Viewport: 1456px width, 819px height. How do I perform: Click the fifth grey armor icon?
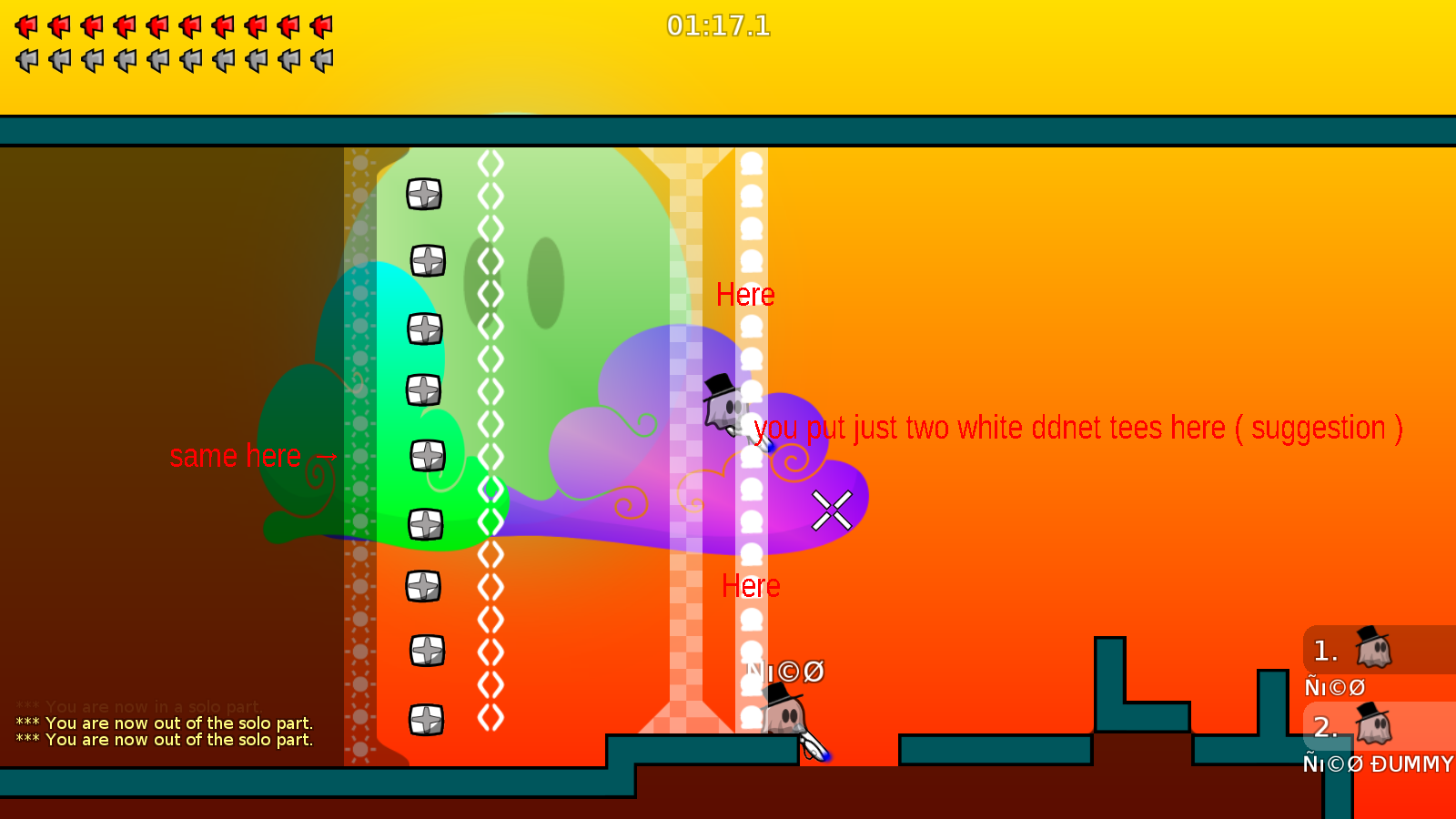pos(156,60)
